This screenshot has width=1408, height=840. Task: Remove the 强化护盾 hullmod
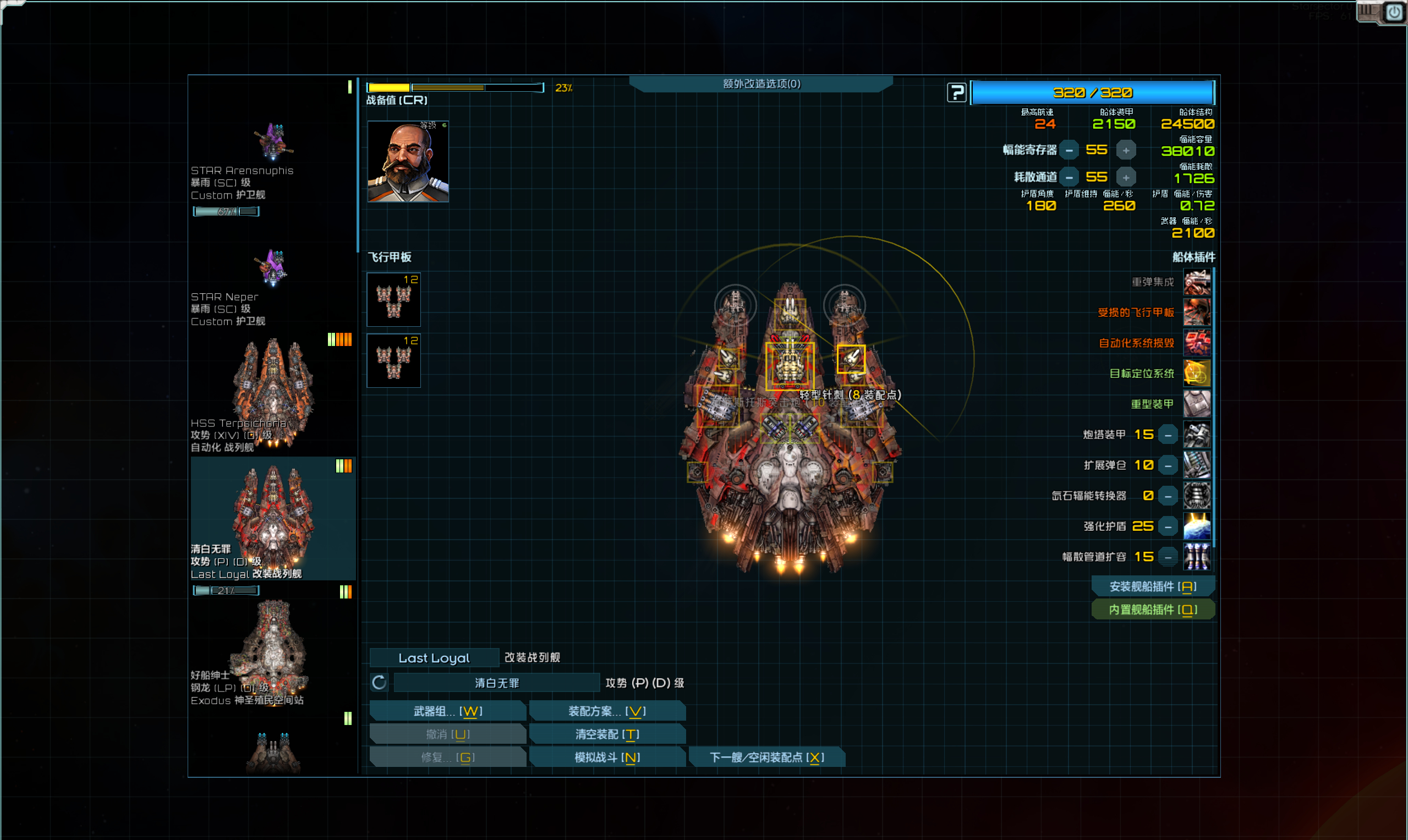pyautogui.click(x=1168, y=526)
